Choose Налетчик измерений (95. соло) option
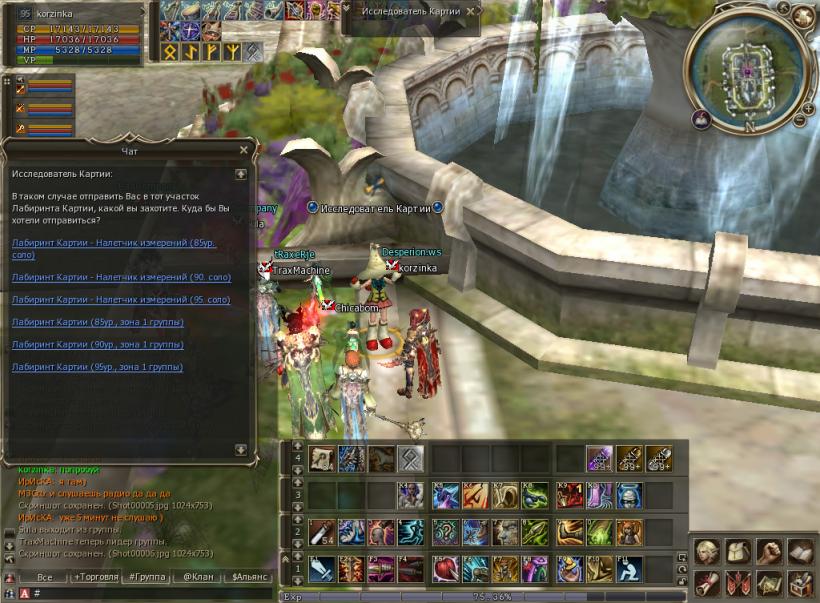The height and width of the screenshot is (603, 820). click(121, 300)
